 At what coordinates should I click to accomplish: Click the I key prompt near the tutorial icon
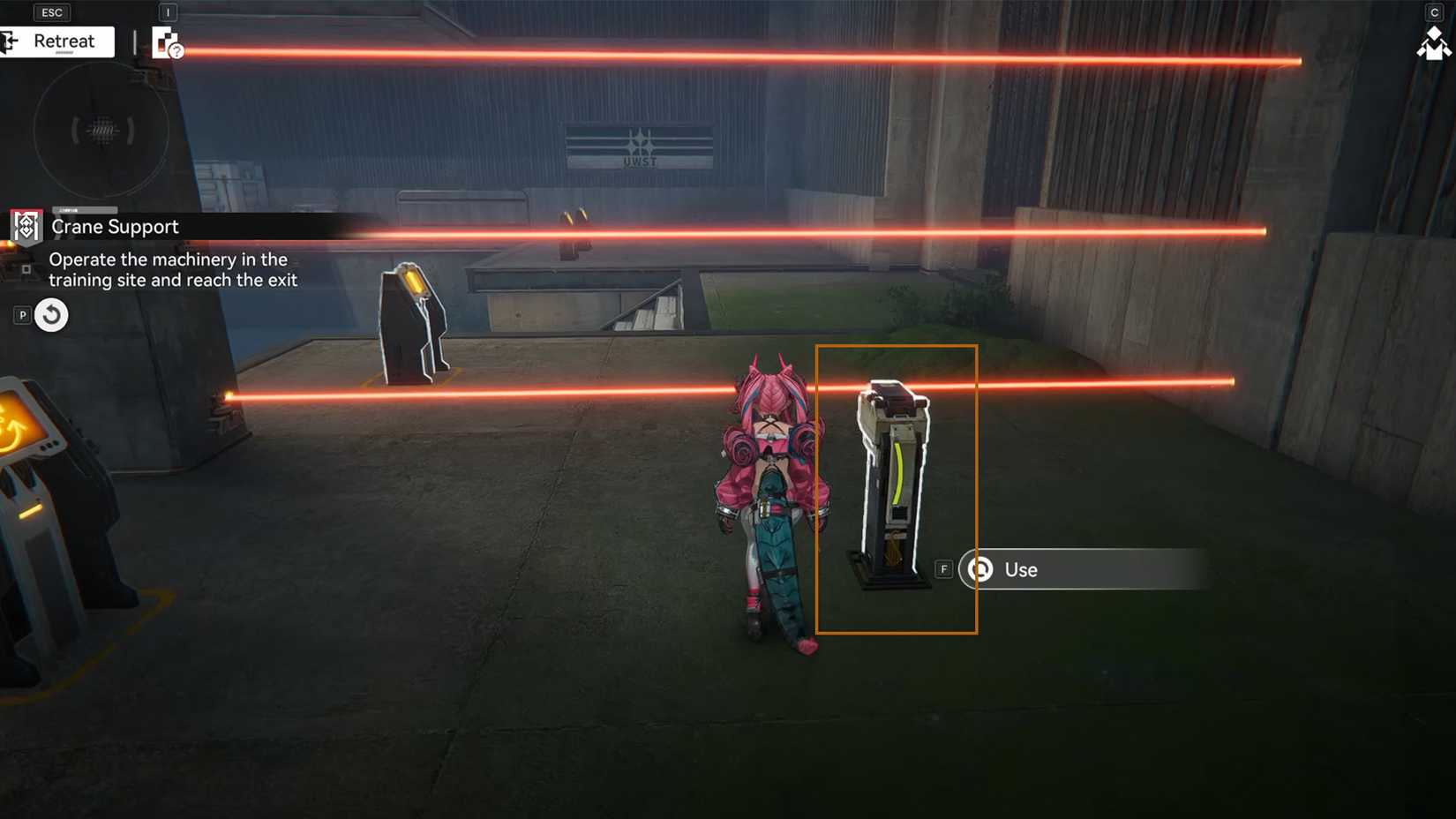pos(168,12)
